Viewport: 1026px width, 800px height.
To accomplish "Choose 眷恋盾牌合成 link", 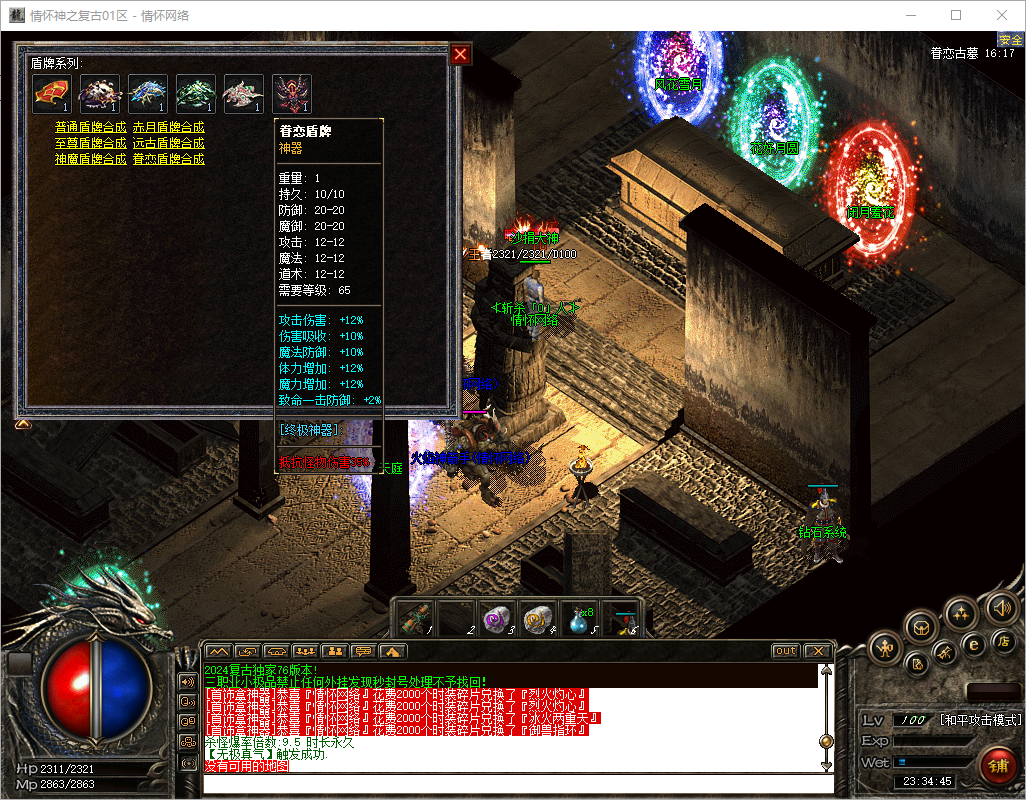I will pyautogui.click(x=169, y=160).
